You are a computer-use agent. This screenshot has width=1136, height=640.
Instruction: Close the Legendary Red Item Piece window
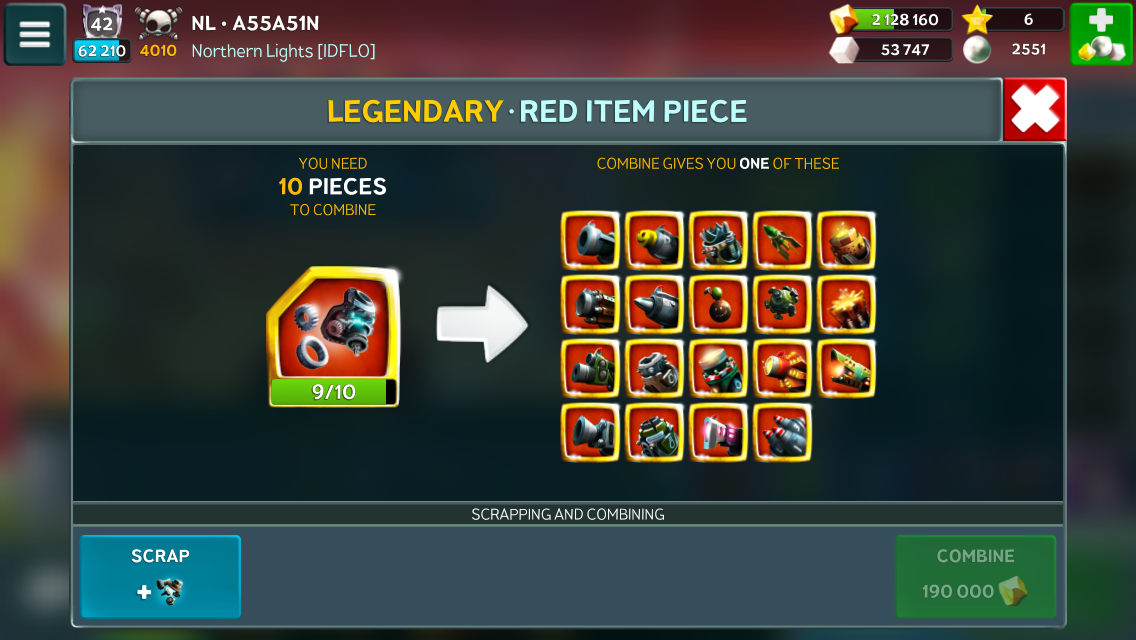pyautogui.click(x=1034, y=109)
